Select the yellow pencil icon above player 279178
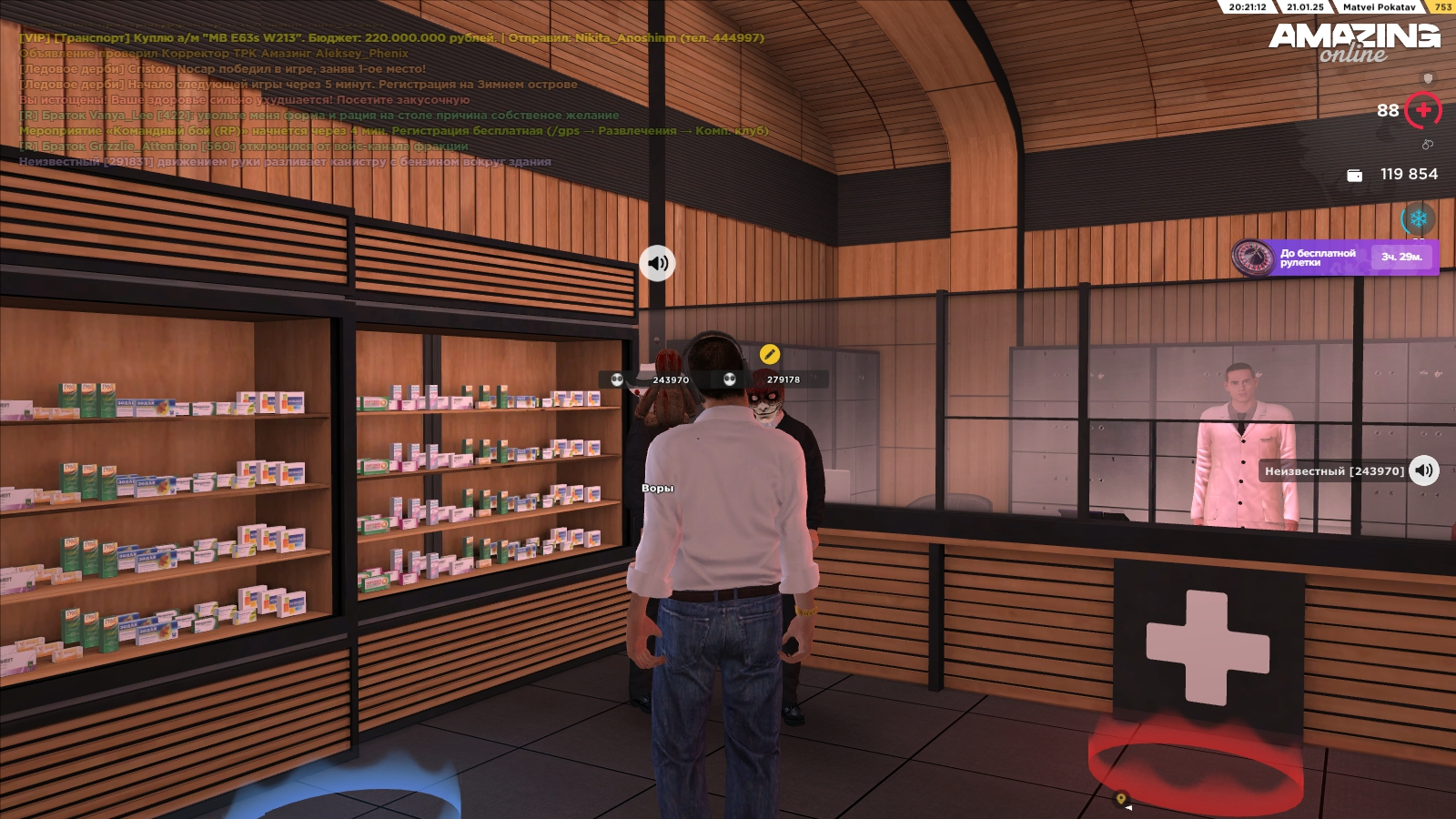This screenshot has height=819, width=1456. pos(770,354)
